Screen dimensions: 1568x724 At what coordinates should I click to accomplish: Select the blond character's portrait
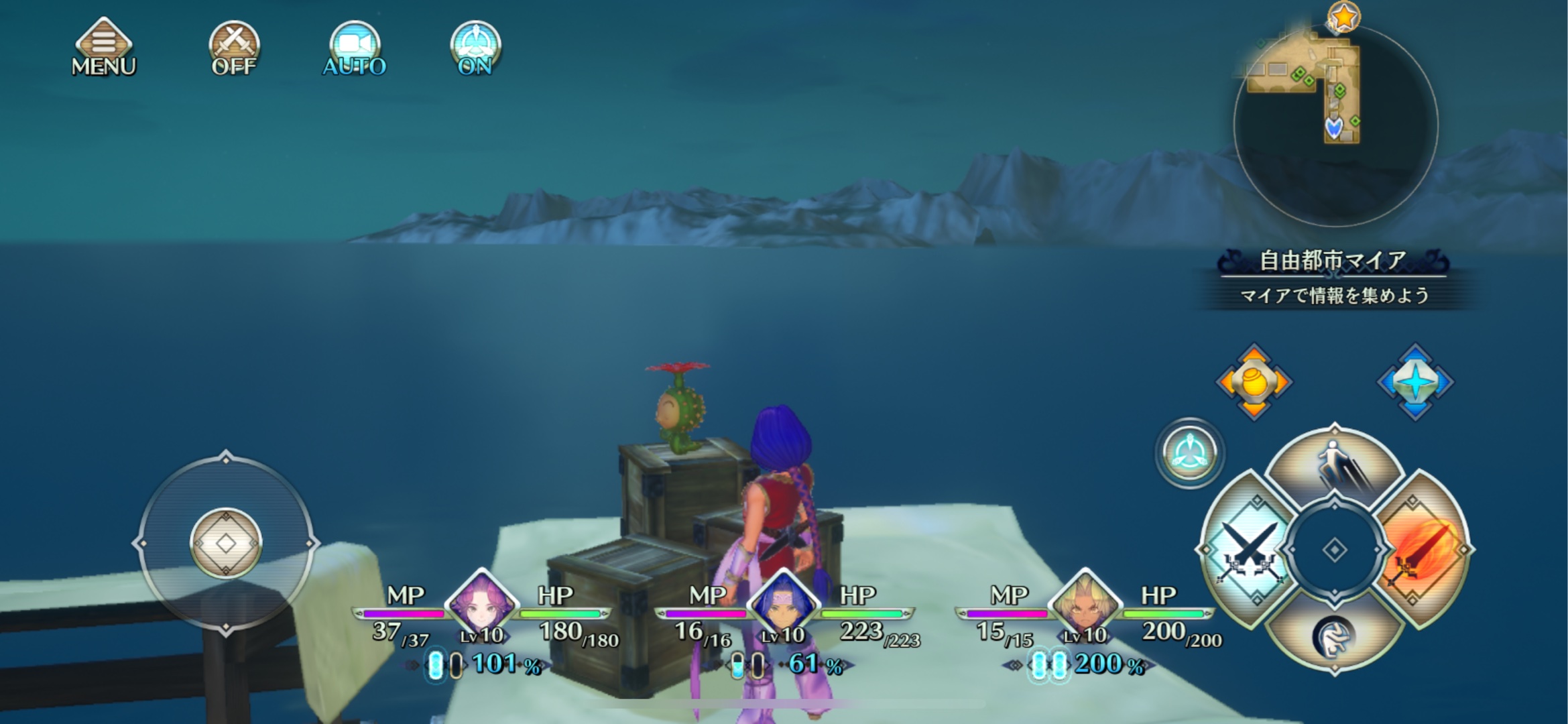(x=1085, y=605)
